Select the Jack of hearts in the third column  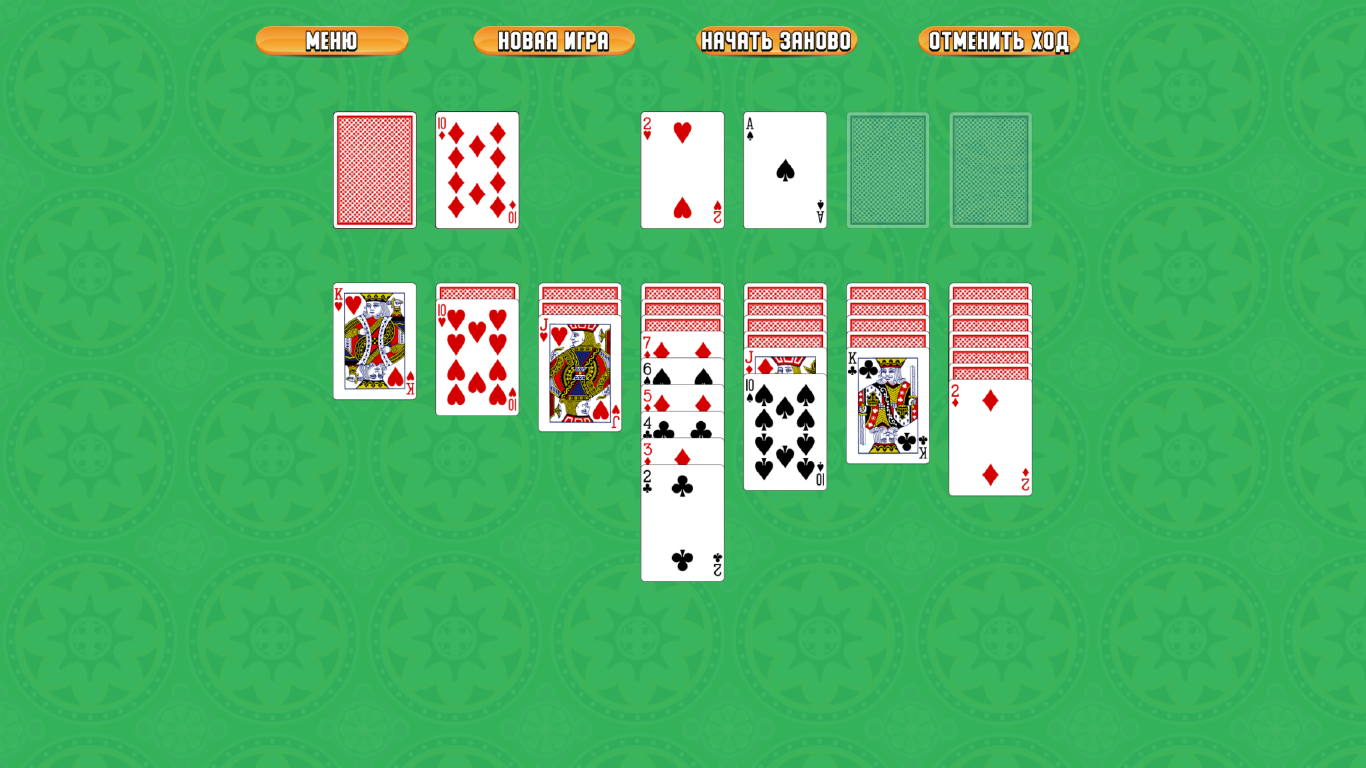coord(579,375)
